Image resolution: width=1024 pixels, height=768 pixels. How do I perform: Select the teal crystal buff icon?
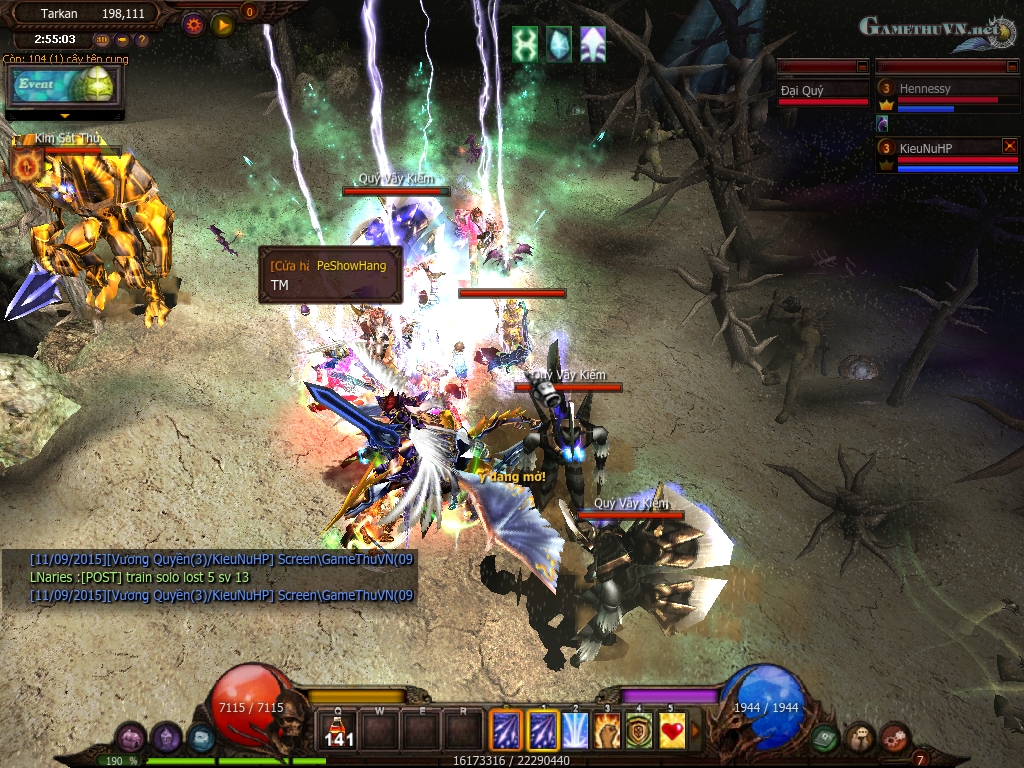(x=559, y=44)
